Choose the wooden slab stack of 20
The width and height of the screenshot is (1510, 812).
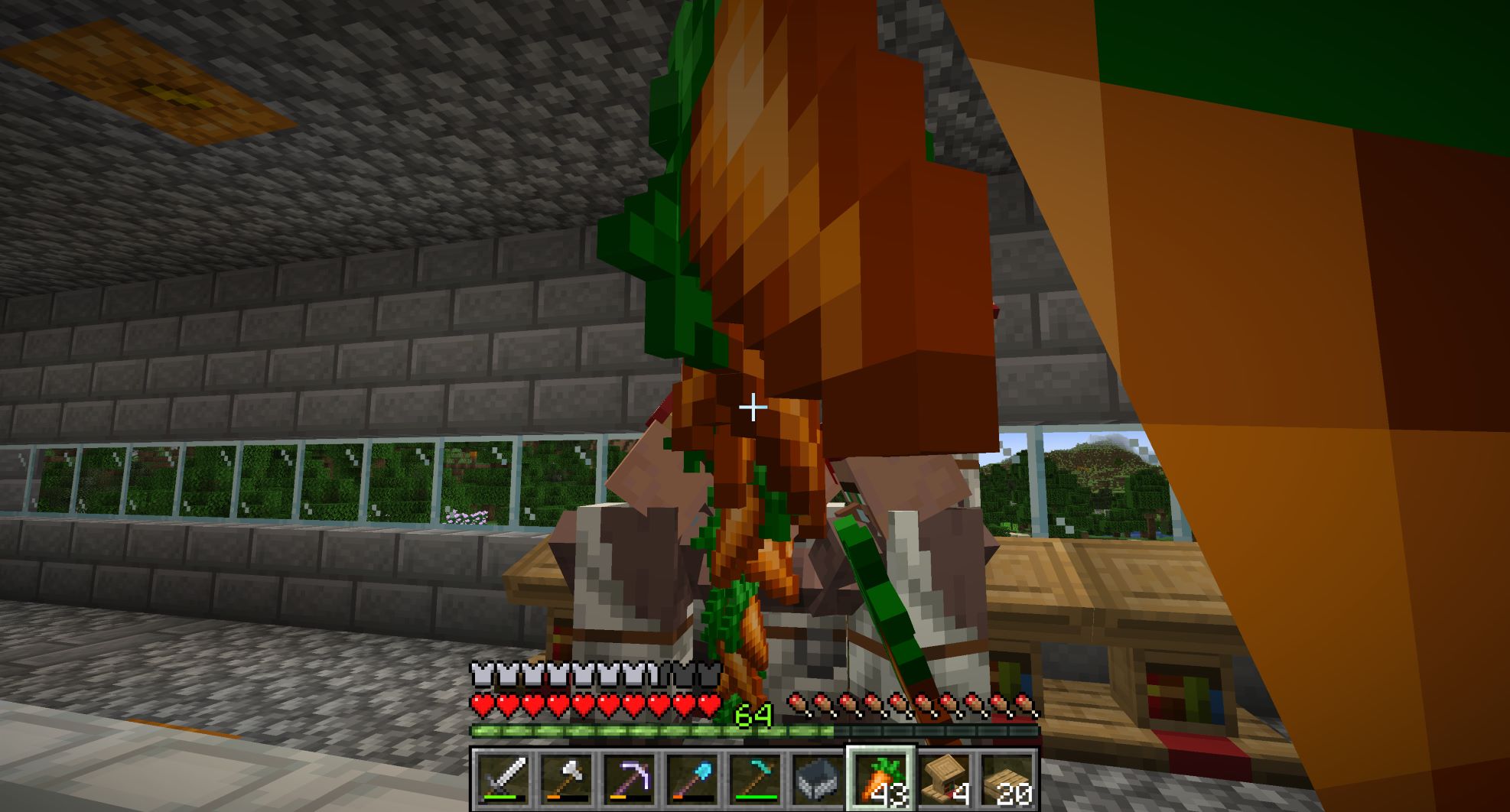[x=1006, y=780]
